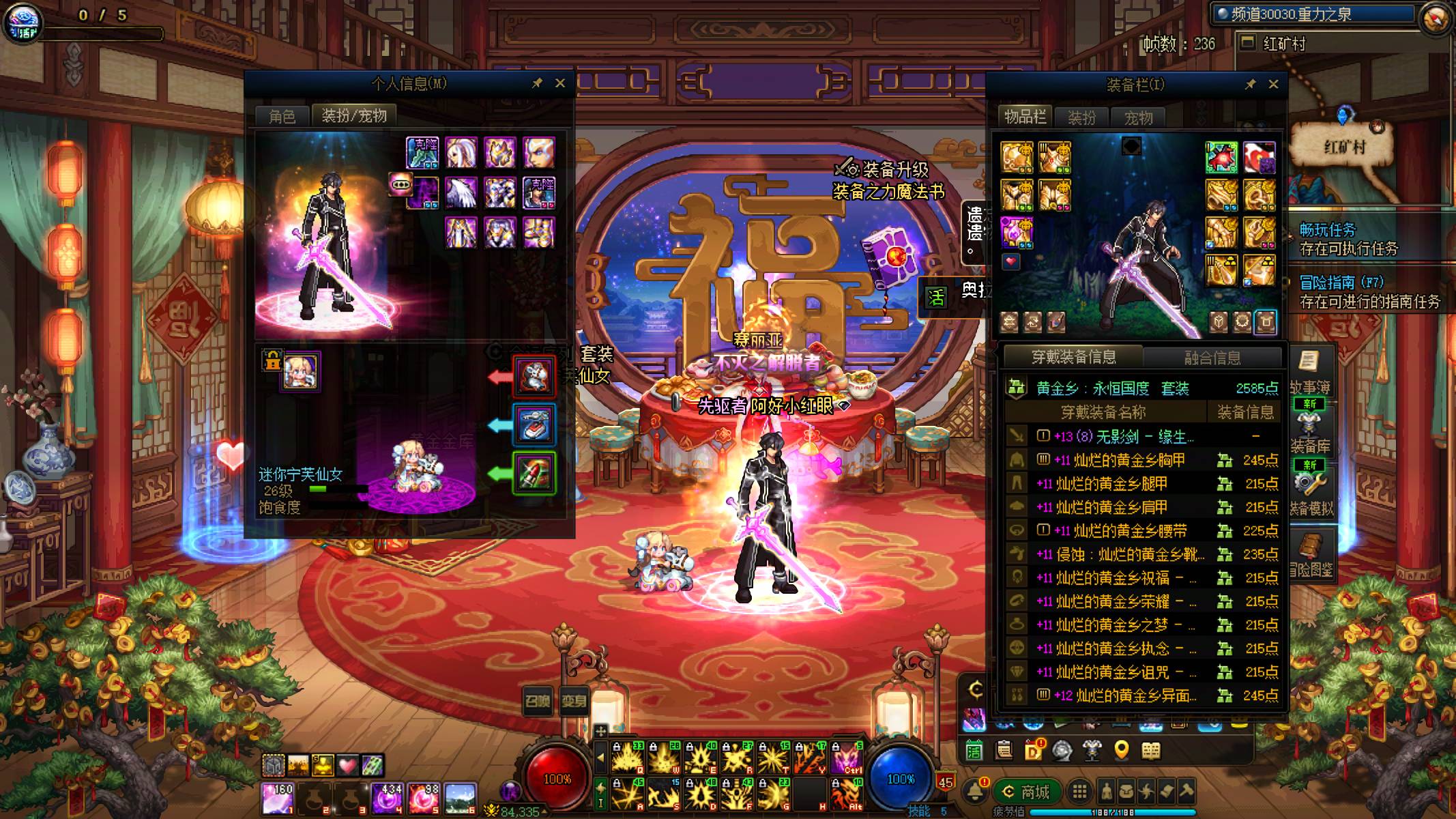1456x819 pixels.
Task: Pin the 个人信息 window
Action: click(x=537, y=83)
